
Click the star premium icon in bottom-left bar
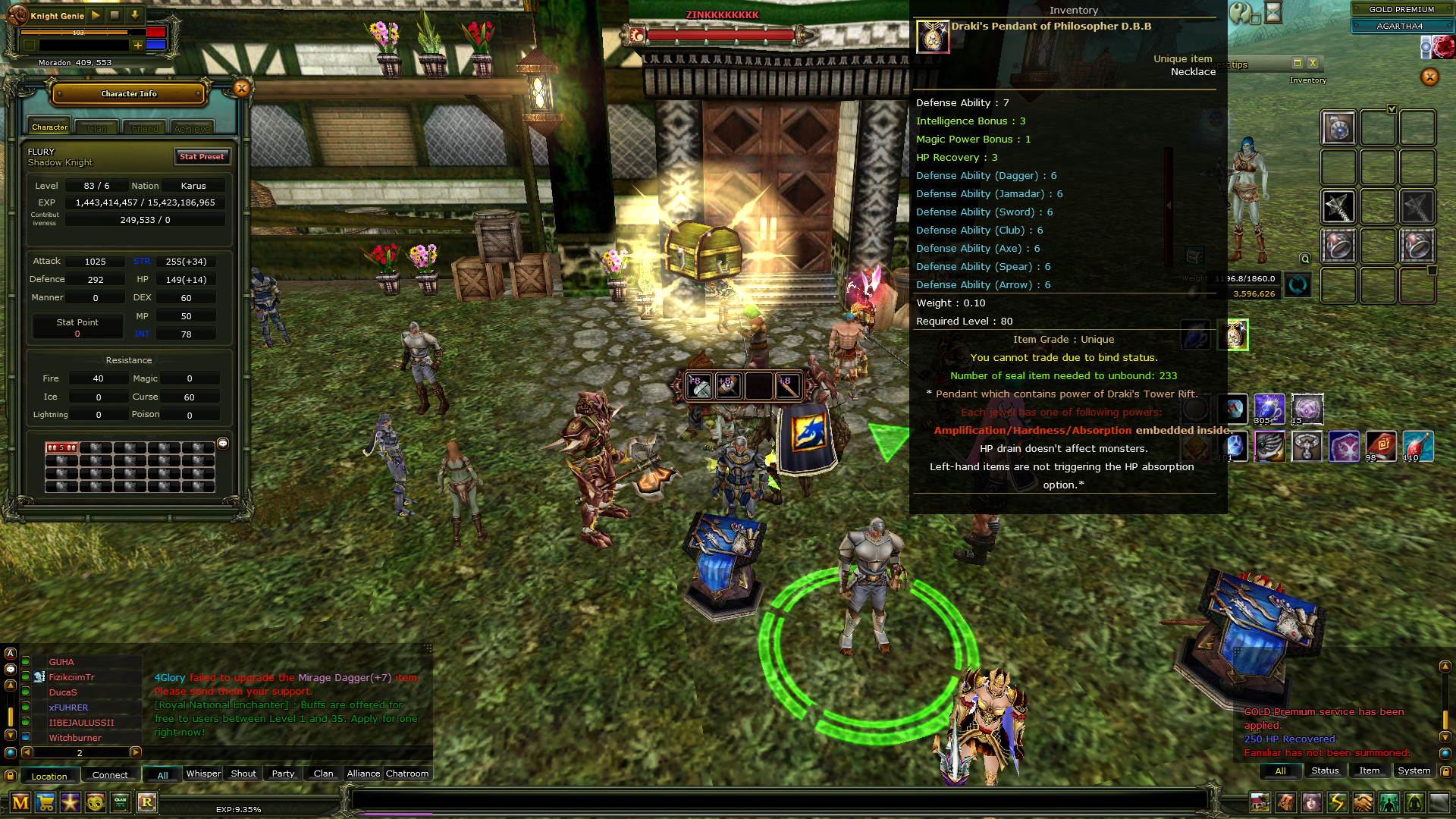(x=71, y=802)
